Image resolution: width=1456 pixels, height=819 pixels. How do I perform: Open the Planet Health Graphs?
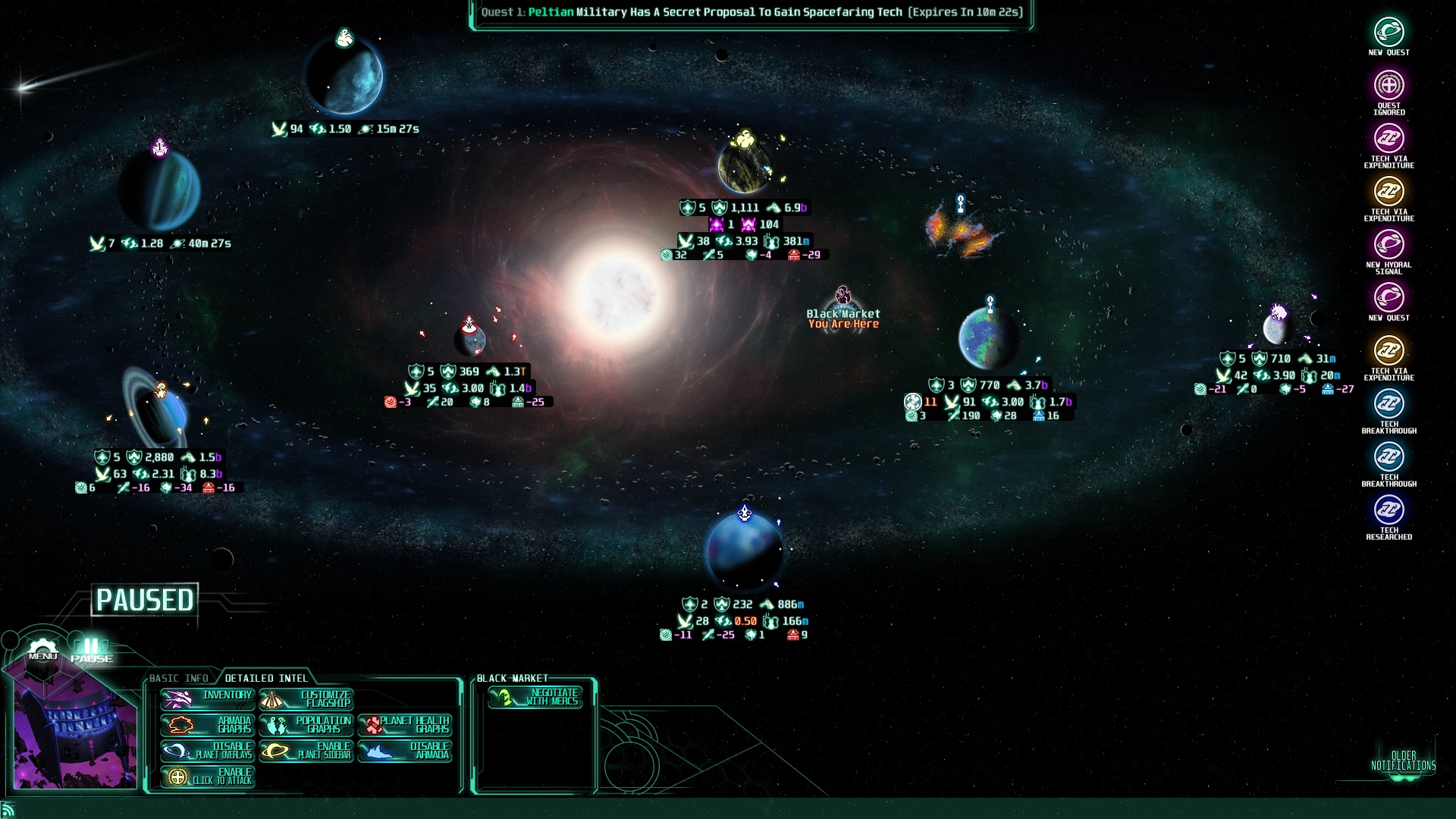click(405, 725)
